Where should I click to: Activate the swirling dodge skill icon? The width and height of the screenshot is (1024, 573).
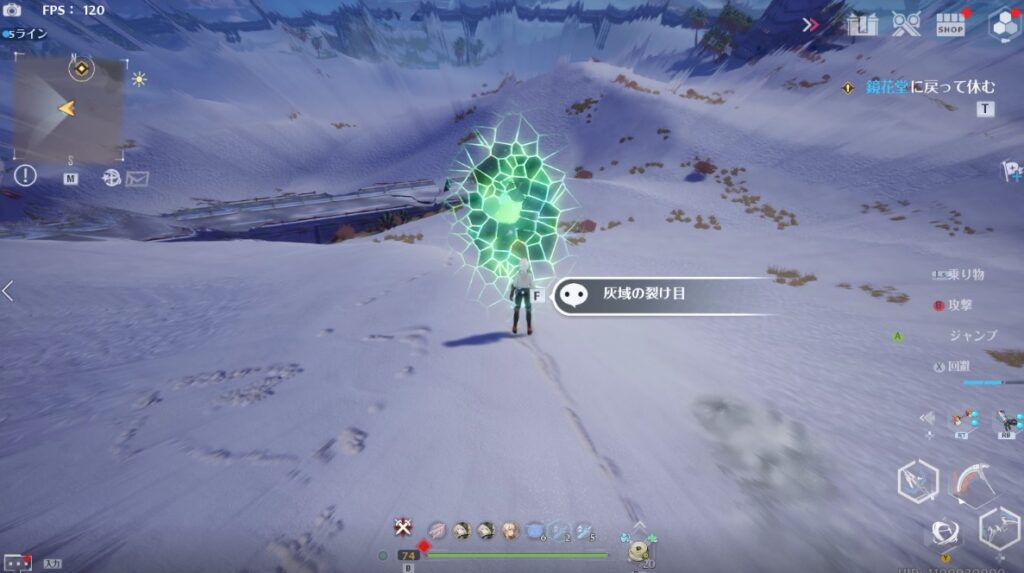(x=944, y=532)
